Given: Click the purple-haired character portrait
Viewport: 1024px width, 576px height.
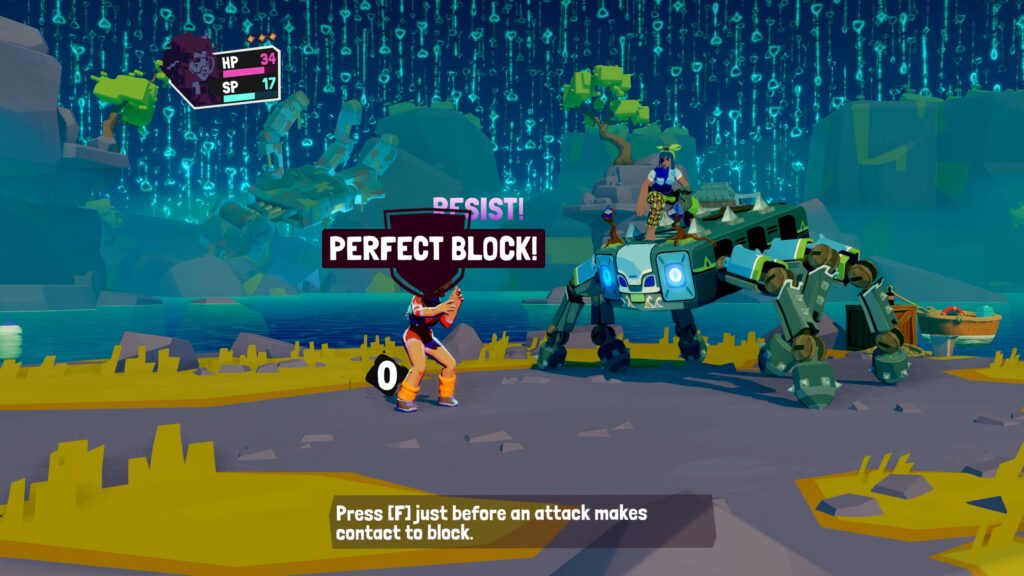Looking at the screenshot, I should tap(190, 67).
